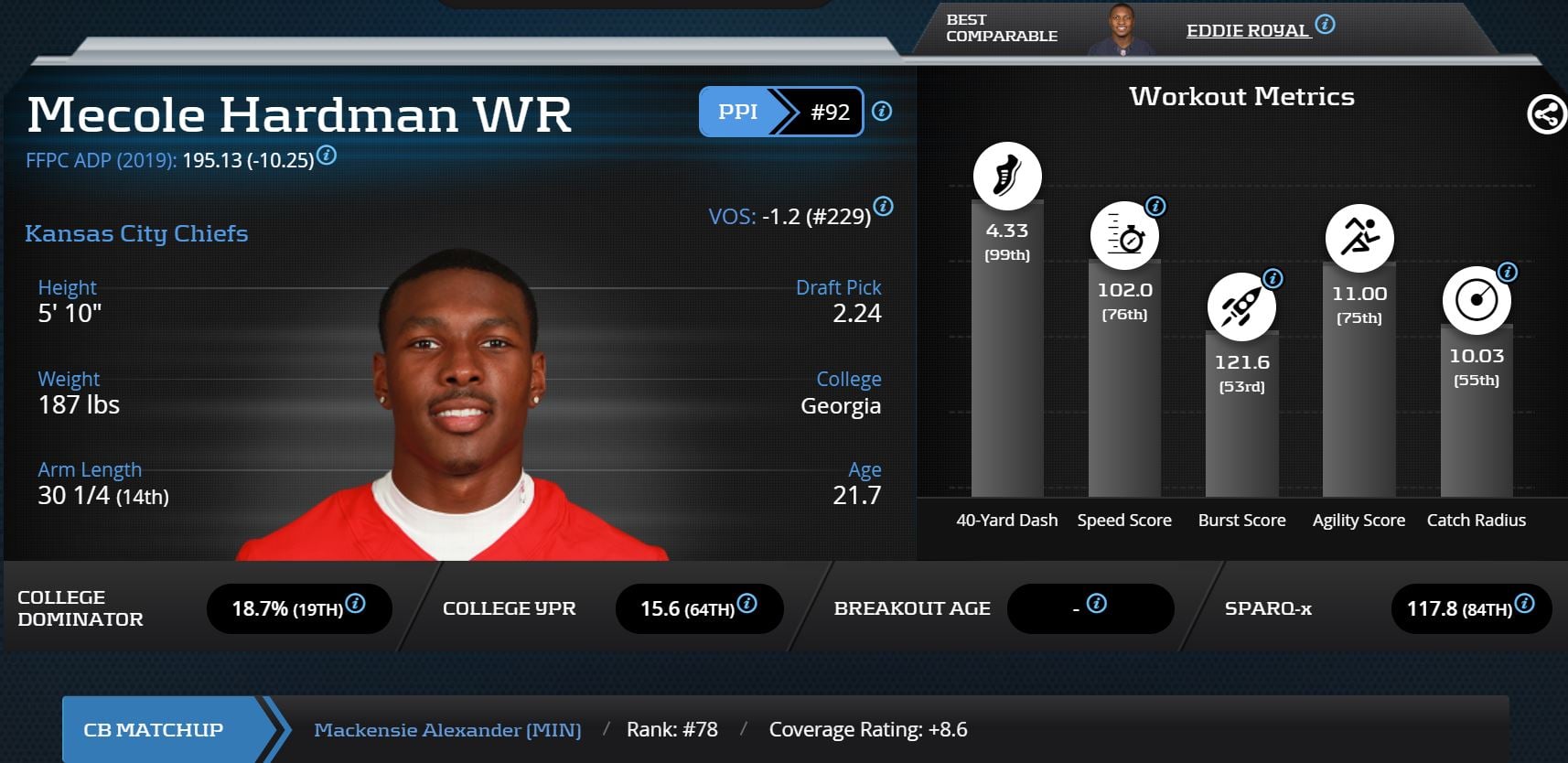Click the Best Comparable info icon
The width and height of the screenshot is (1568, 763).
coord(1325,25)
